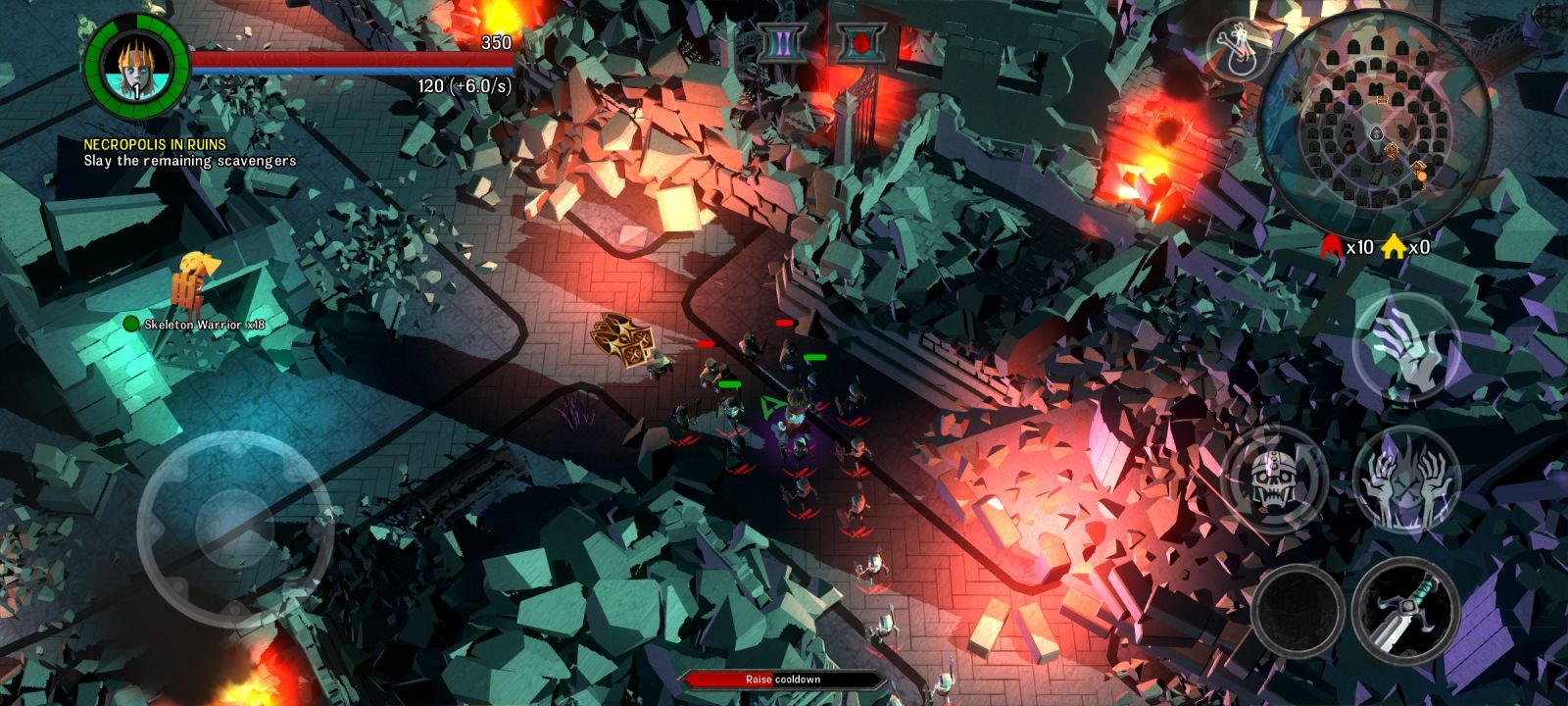The image size is (1568, 706).
Task: Toggle the green status dot beside Skeleton Warrior
Action: (x=128, y=325)
